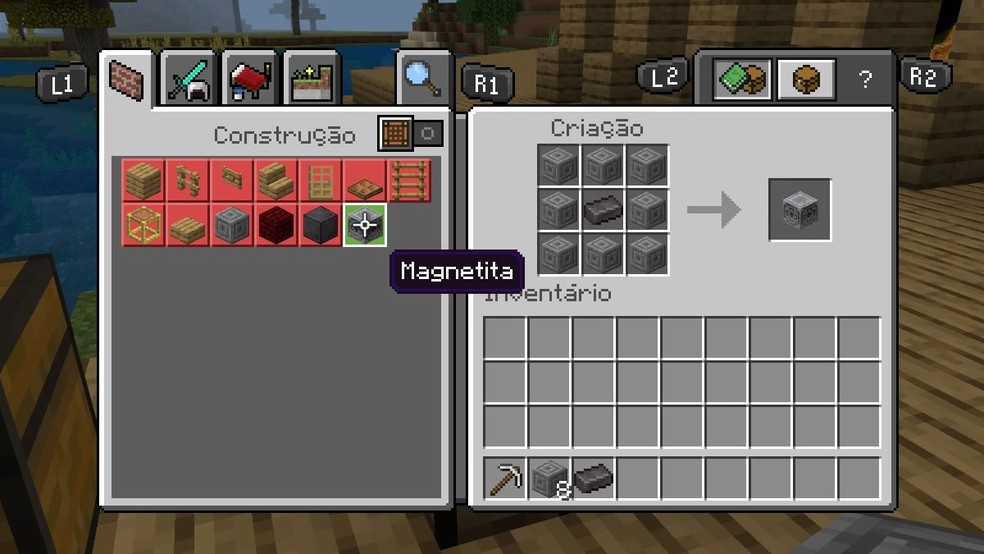Open the Equipment sword and armor tab
Screen dimensions: 984x554
188,78
